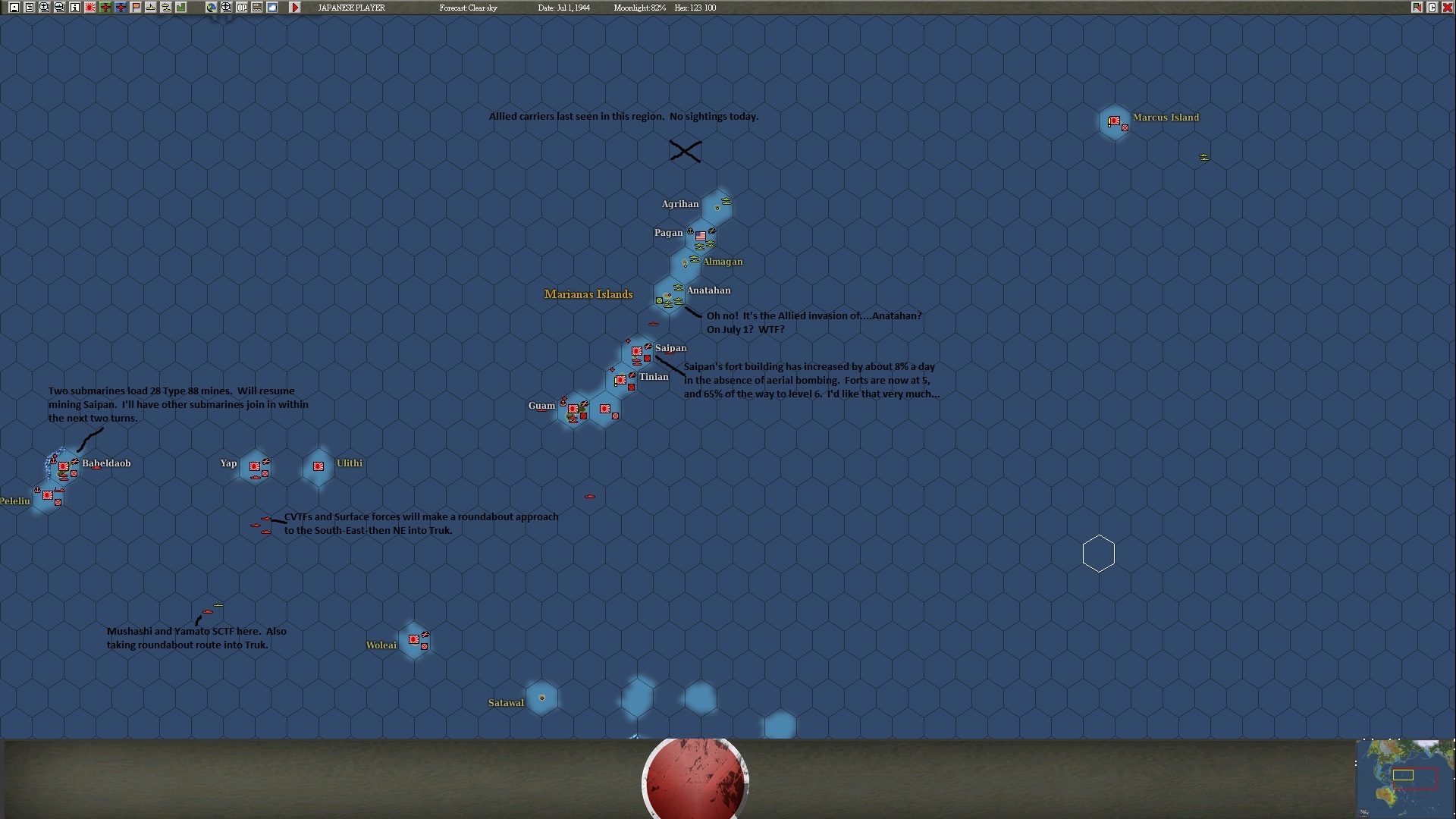Select the base at Marcus Island

pos(1114,121)
